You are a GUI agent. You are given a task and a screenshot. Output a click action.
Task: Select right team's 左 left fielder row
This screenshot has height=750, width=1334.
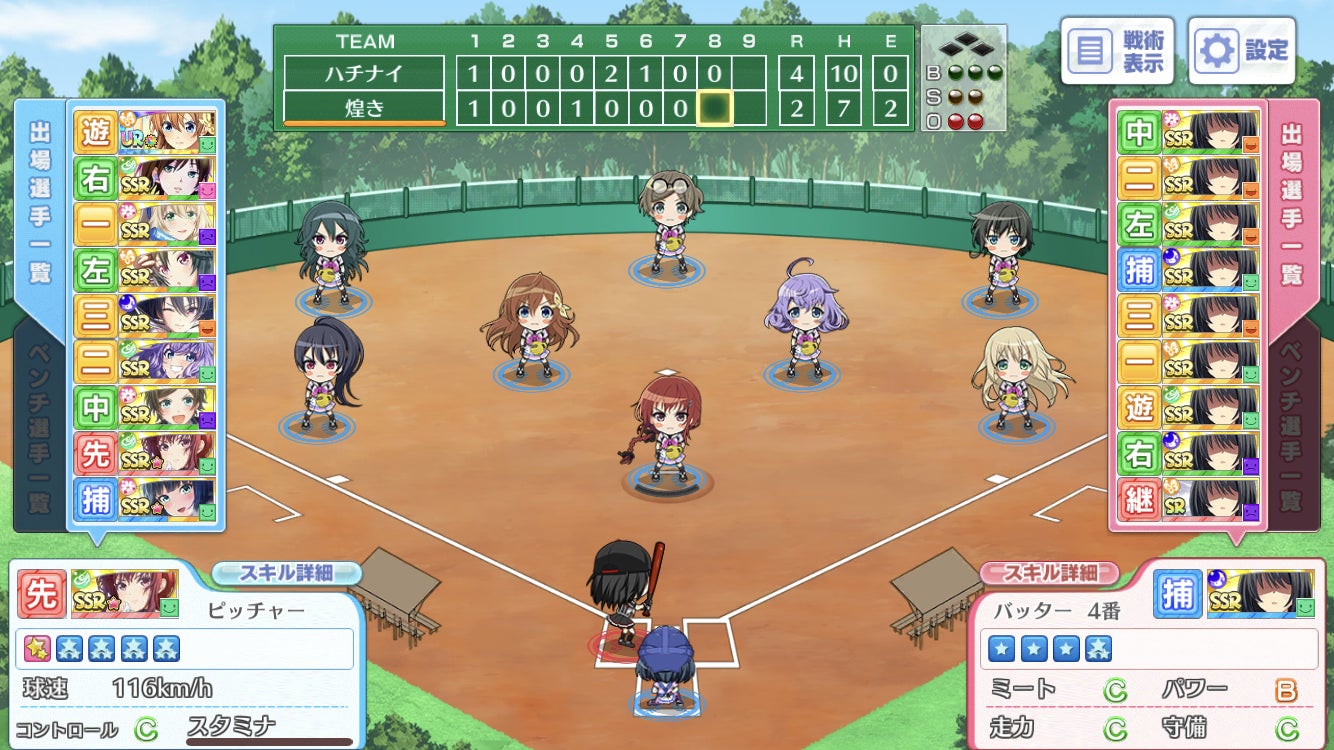[x=1188, y=224]
